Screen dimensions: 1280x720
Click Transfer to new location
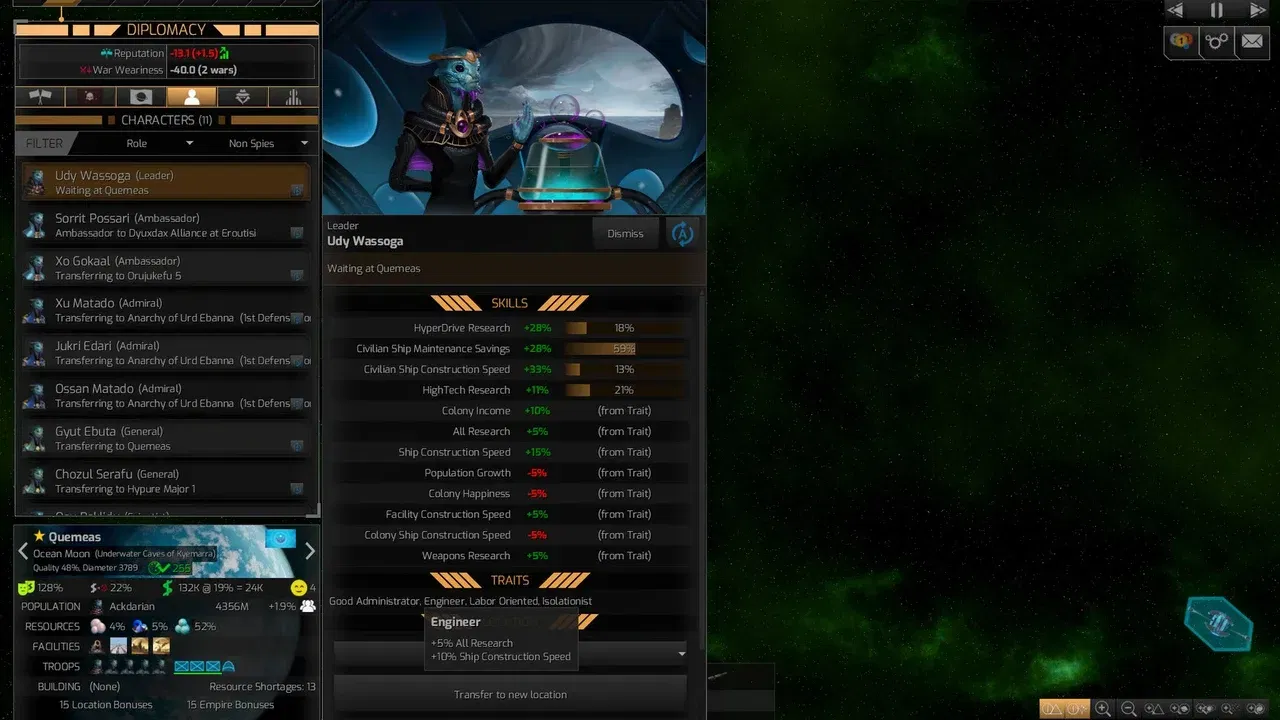tap(509, 693)
